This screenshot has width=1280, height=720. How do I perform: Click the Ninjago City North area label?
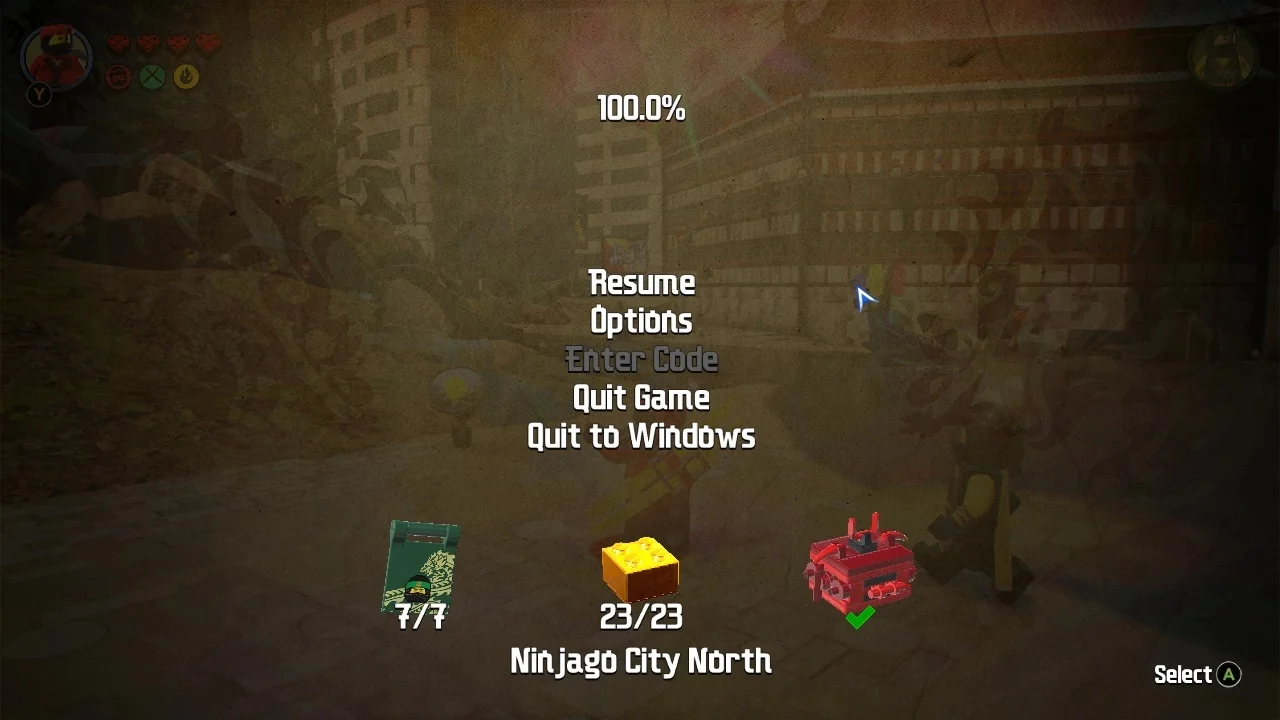641,661
